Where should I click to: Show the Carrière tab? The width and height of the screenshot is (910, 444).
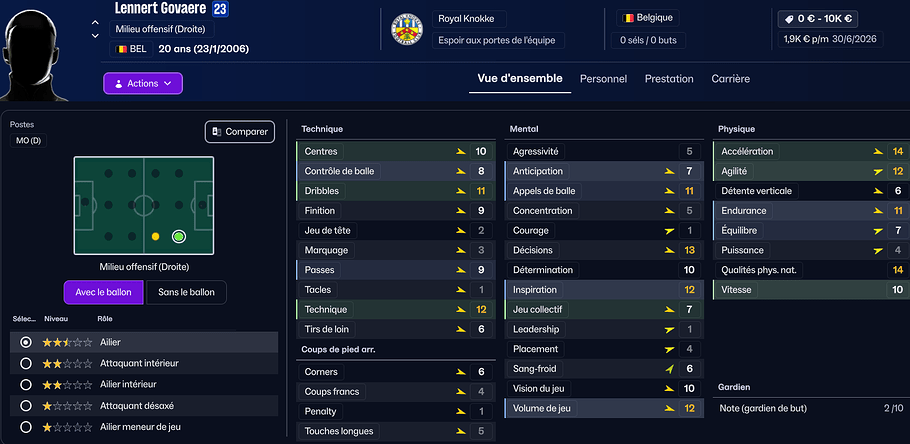[x=730, y=78]
